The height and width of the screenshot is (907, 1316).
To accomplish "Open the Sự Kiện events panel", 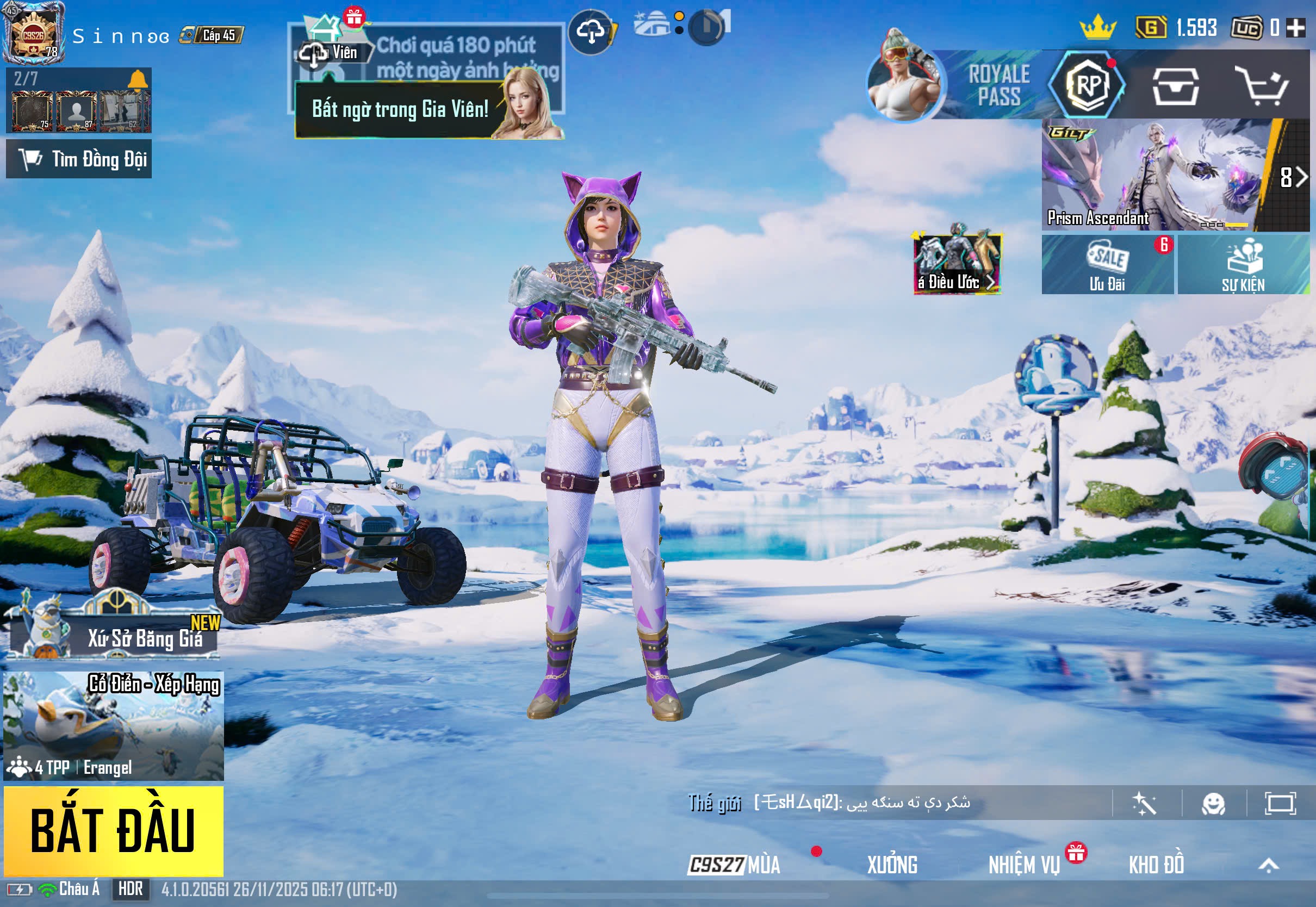I will coord(1243,265).
